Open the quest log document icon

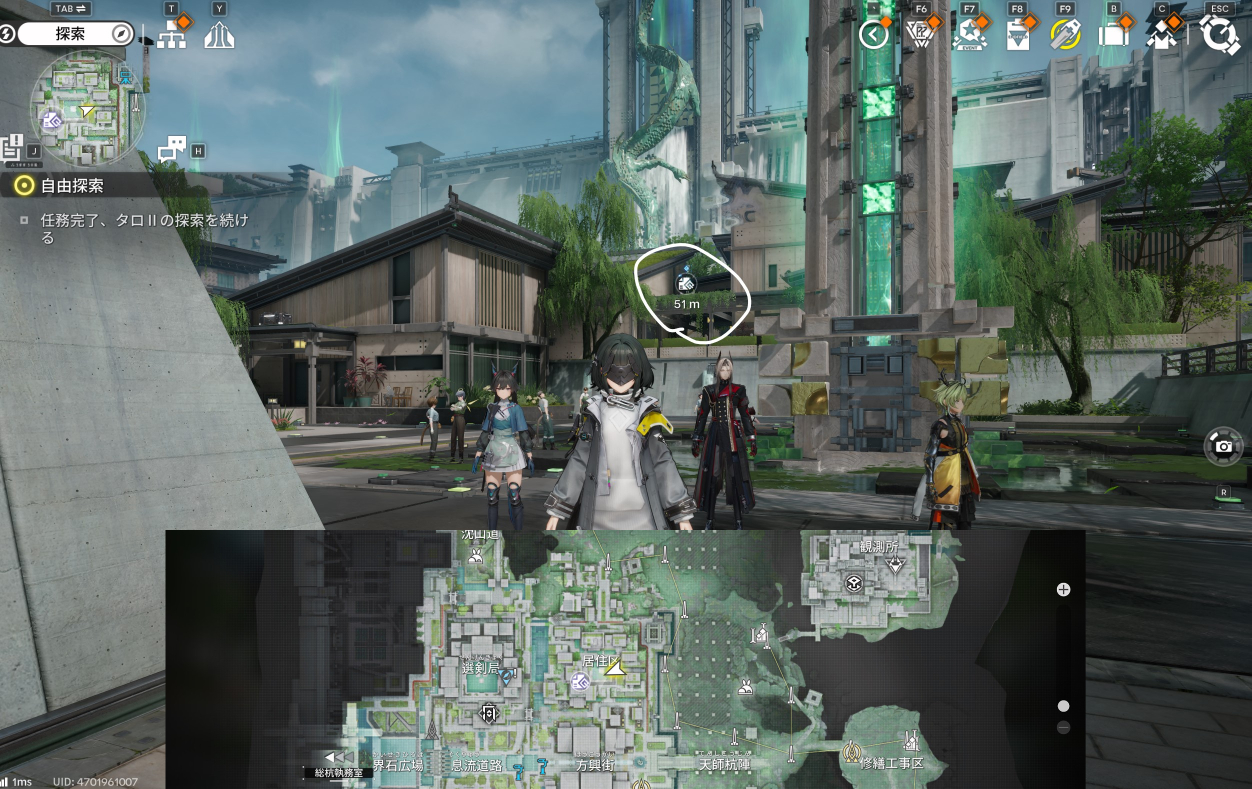(12, 146)
